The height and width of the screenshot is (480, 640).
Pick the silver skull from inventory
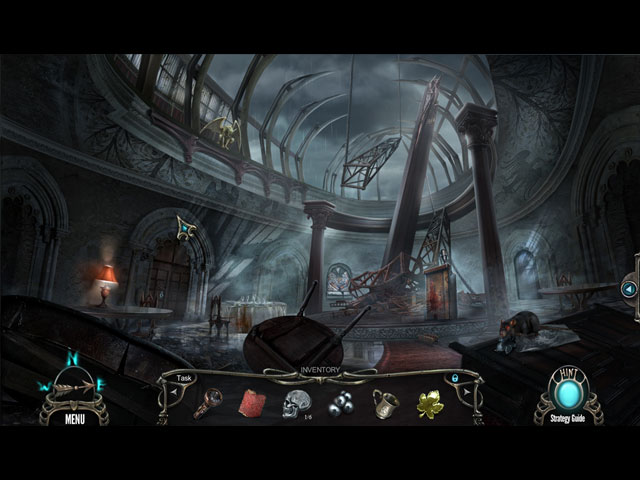(296, 403)
